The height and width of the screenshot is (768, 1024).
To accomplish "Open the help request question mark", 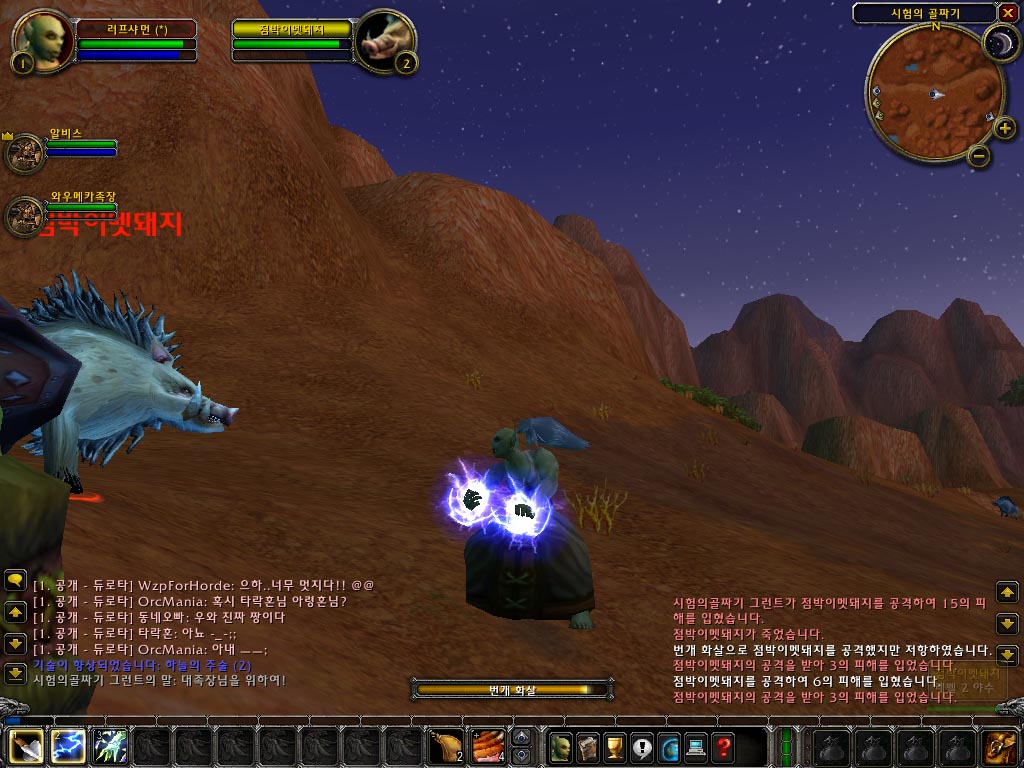I will [723, 747].
